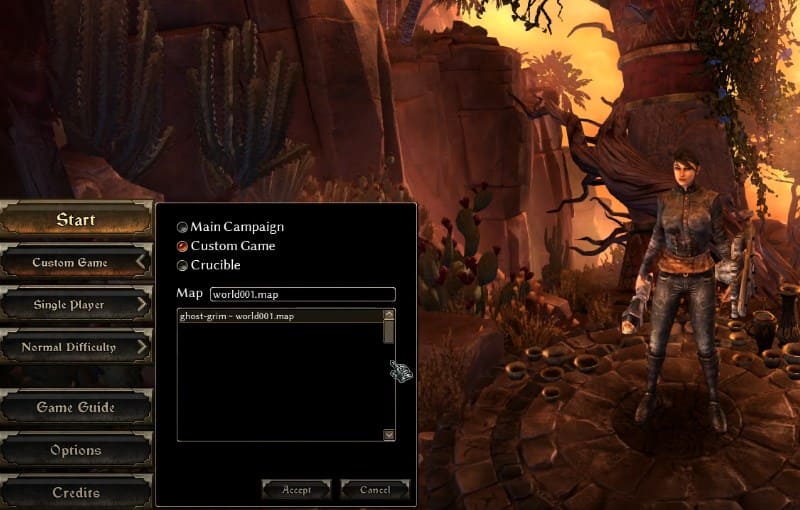Click the Start button
This screenshot has height=510, width=800.
coord(76,220)
